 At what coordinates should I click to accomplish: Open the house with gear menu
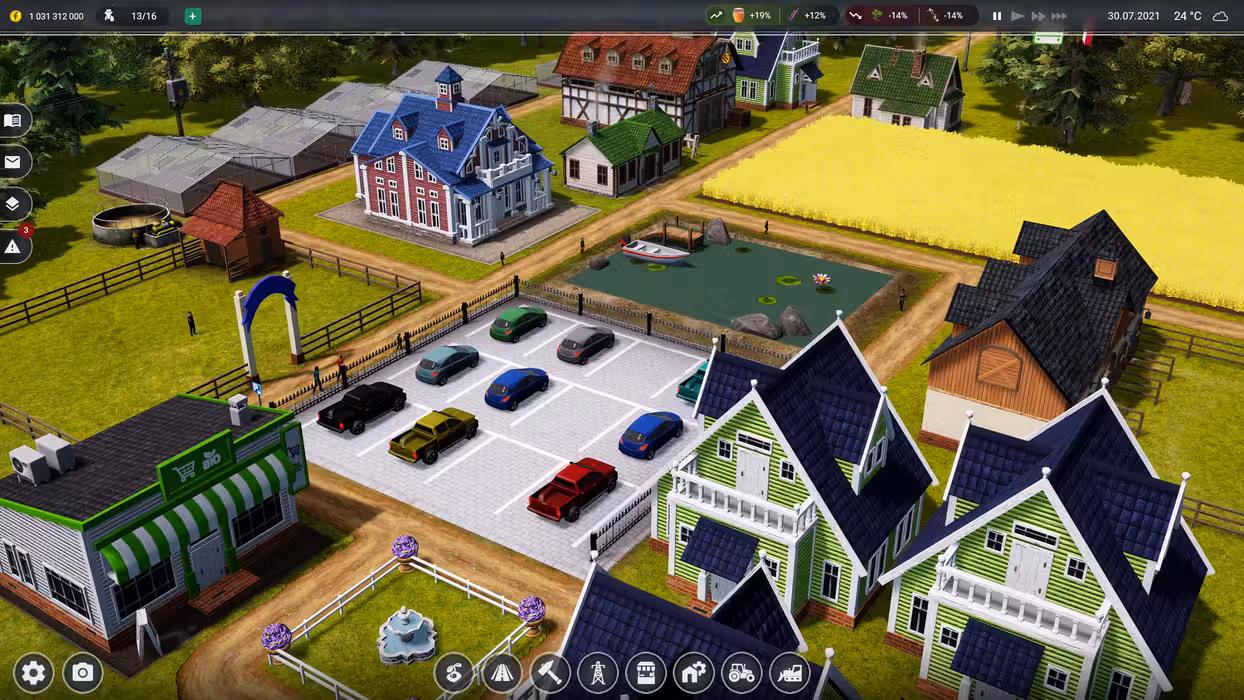pos(694,673)
